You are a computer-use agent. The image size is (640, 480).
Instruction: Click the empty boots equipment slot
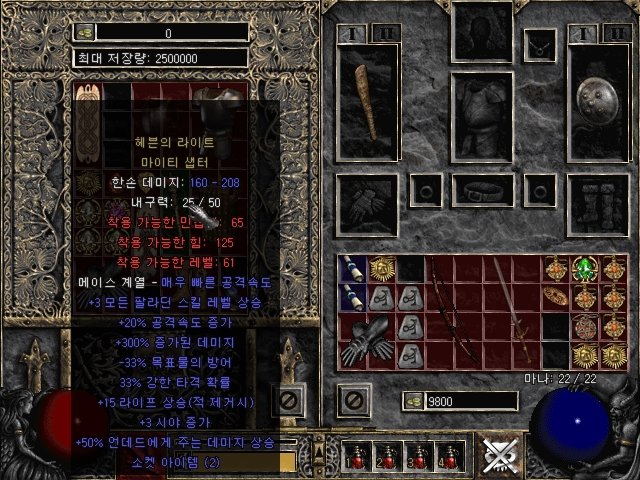(x=598, y=203)
